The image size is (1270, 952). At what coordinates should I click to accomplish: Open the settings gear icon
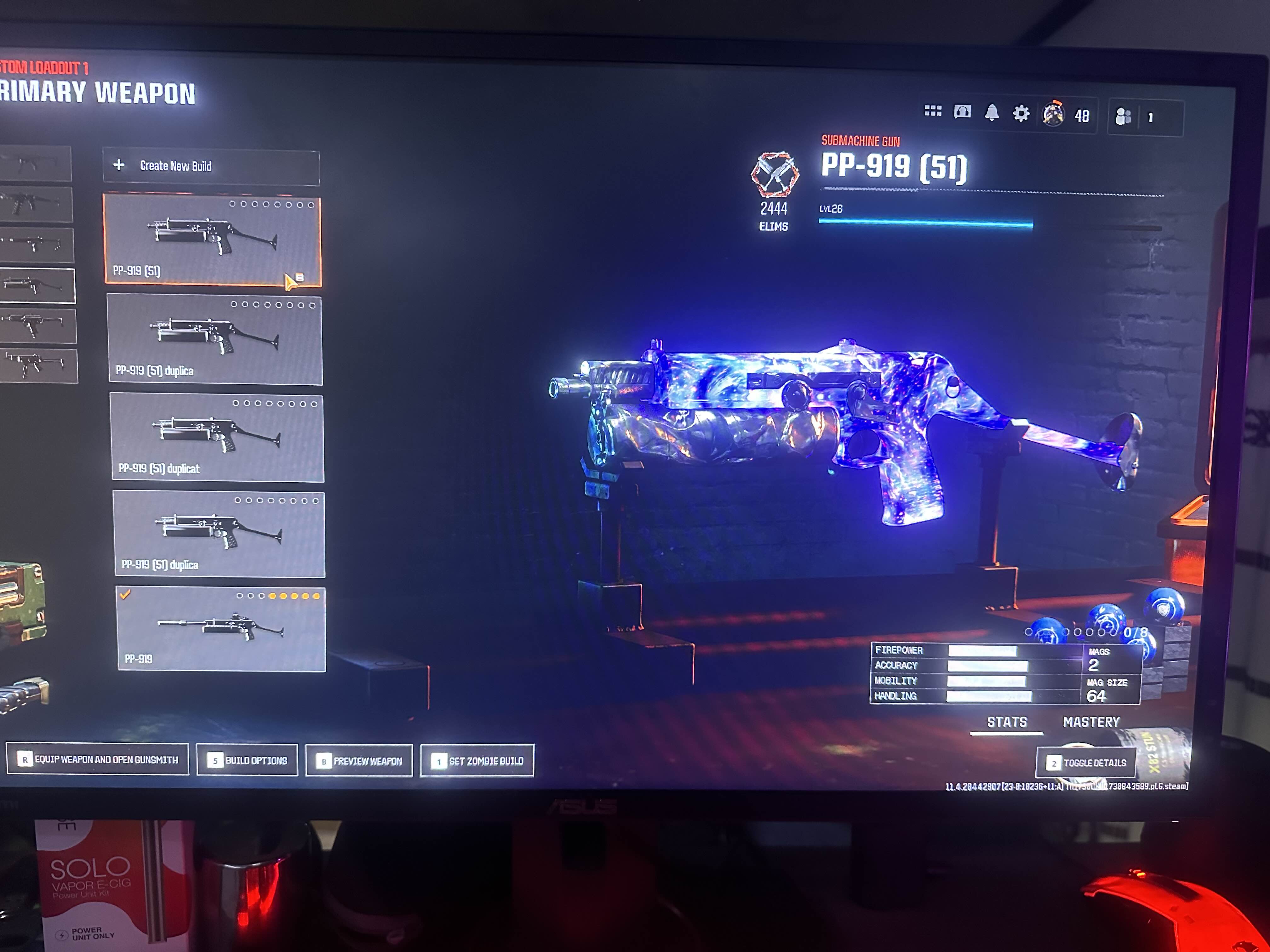point(1021,114)
